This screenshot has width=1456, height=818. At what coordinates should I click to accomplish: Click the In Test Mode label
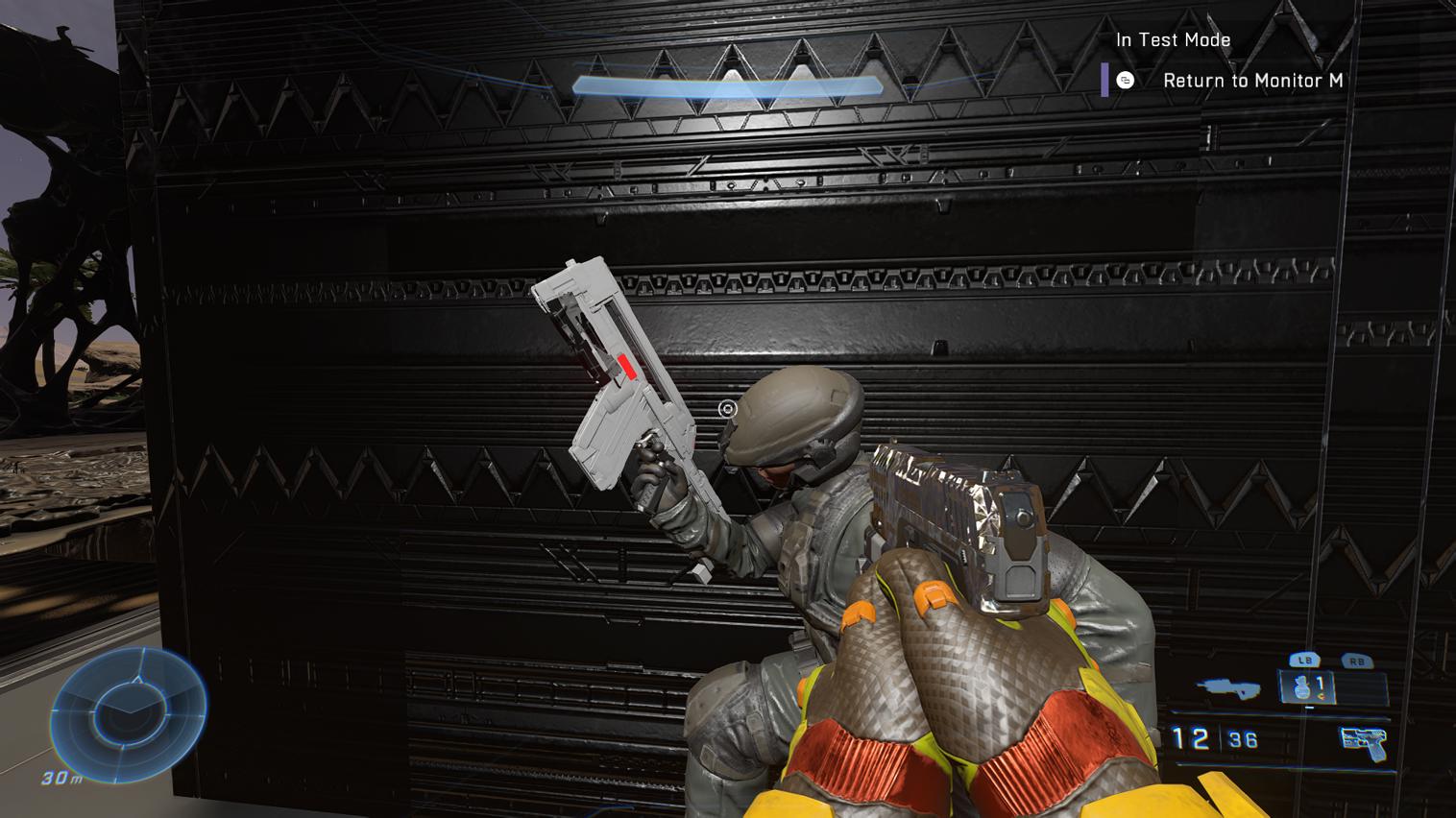tap(1173, 39)
